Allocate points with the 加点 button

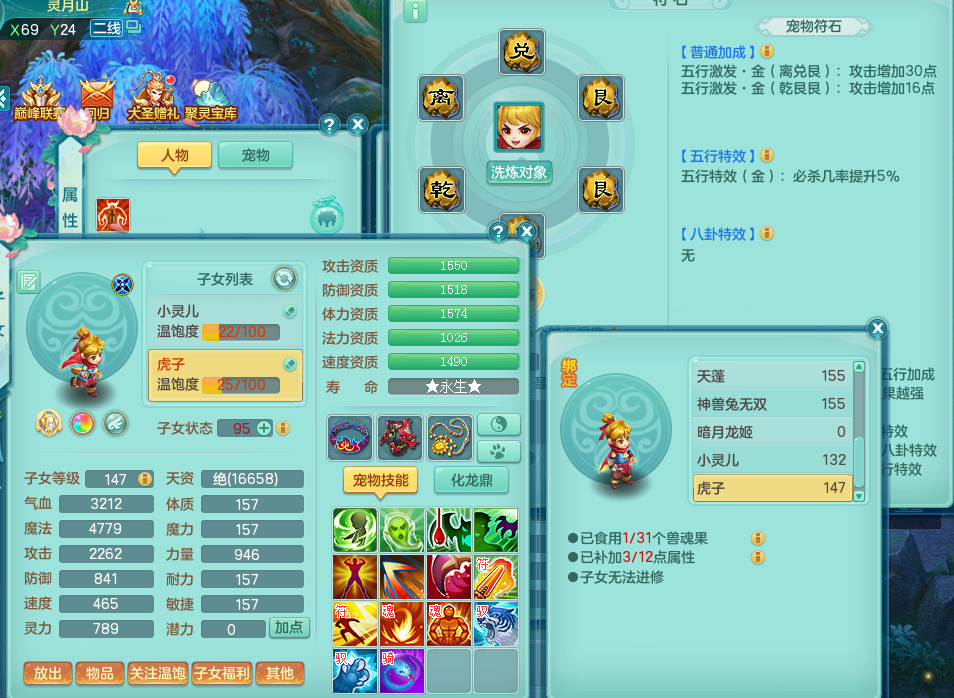pyautogui.click(x=289, y=628)
